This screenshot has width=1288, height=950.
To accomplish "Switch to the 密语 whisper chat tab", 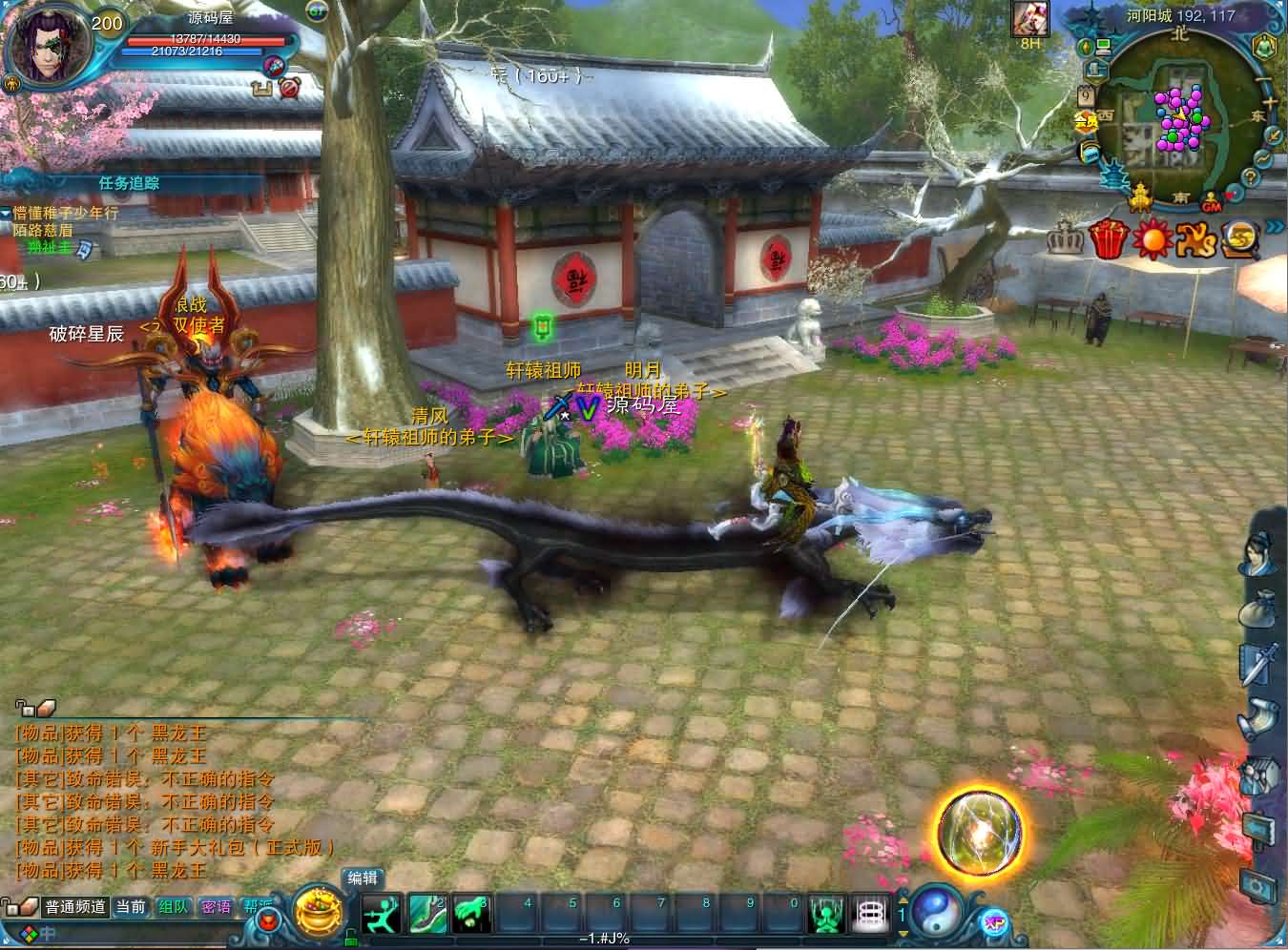I will pyautogui.click(x=217, y=907).
